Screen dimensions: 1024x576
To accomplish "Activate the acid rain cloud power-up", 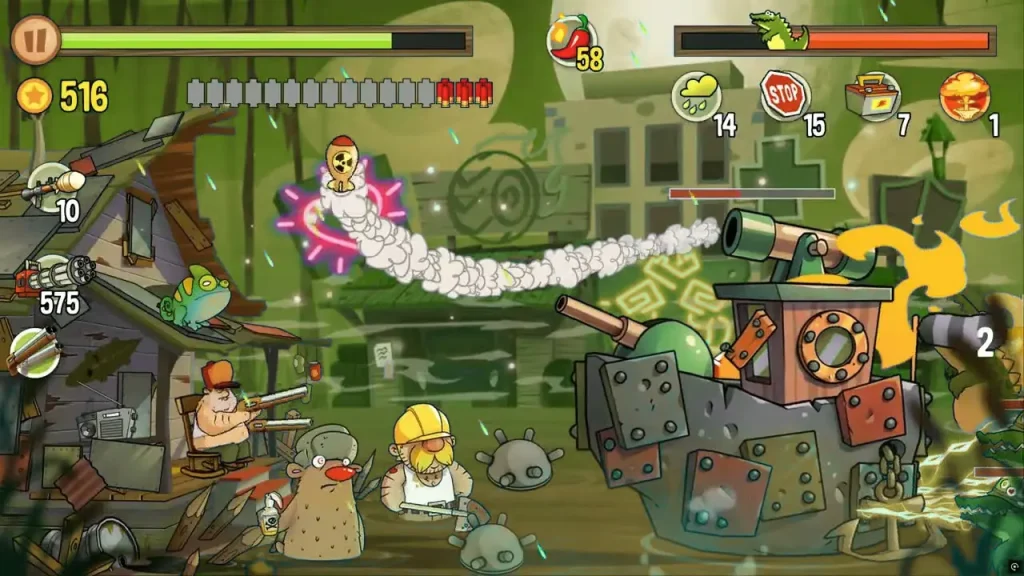I will (697, 96).
